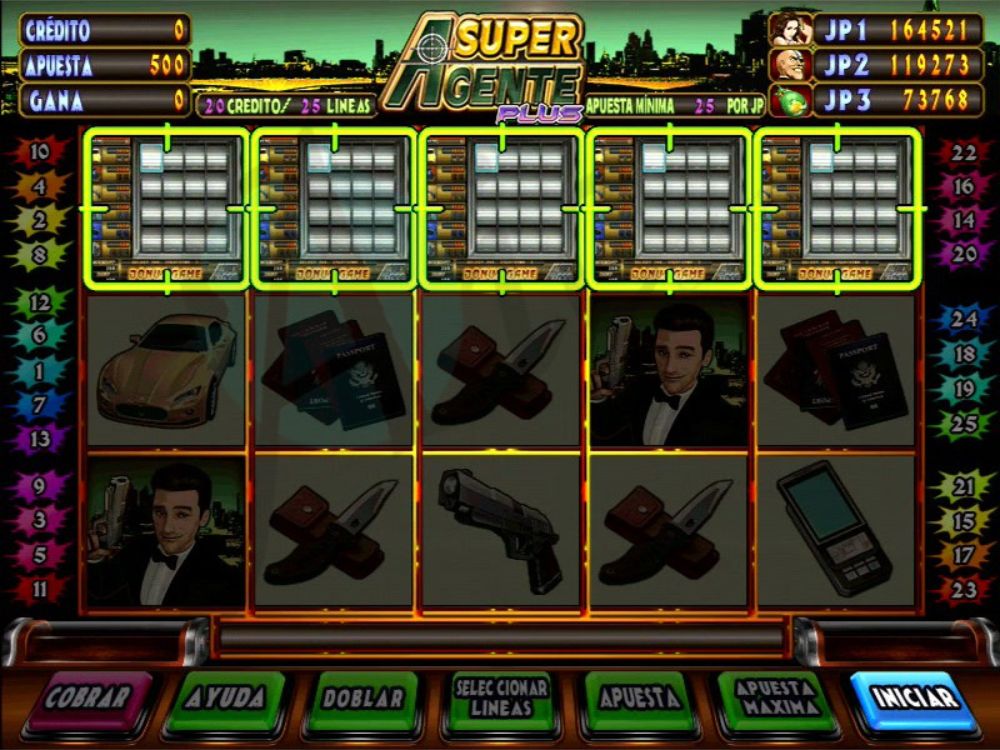Choose payline marker number 13
Viewport: 1000px width, 750px height.
tap(40, 437)
